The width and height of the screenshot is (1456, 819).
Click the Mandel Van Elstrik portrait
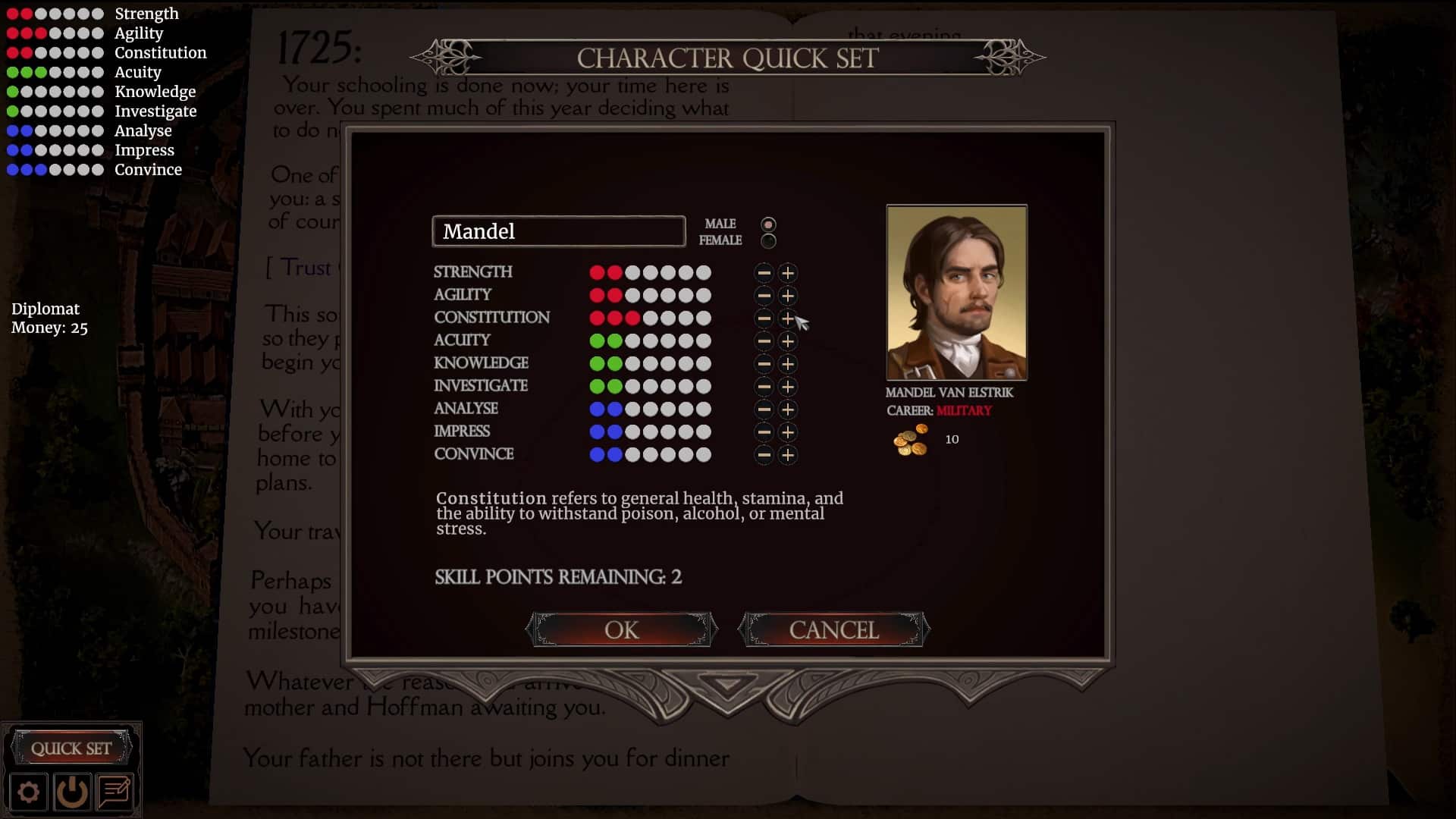pyautogui.click(x=956, y=293)
